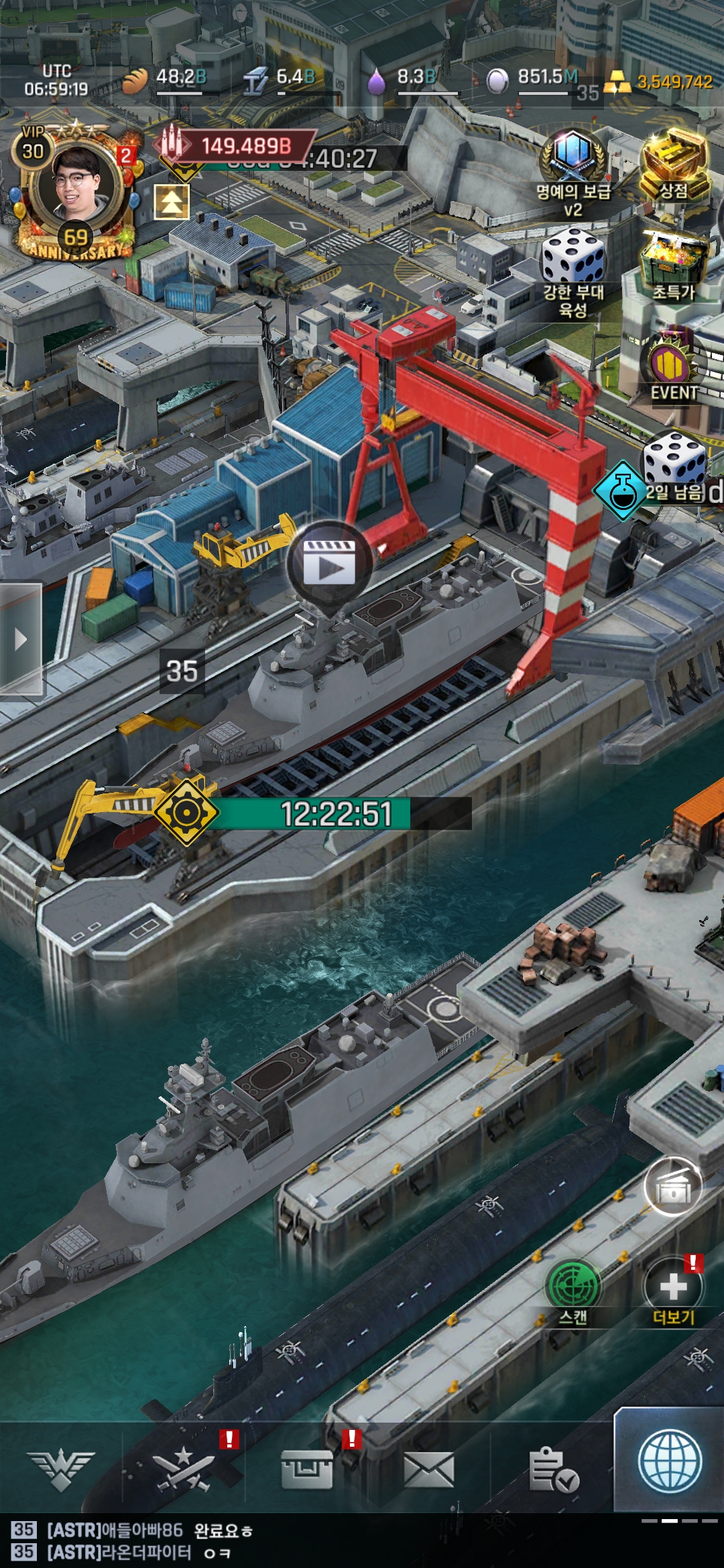Image resolution: width=724 pixels, height=1568 pixels.
Task: Tap the 12:22:51 construction timer bar
Action: tap(335, 813)
